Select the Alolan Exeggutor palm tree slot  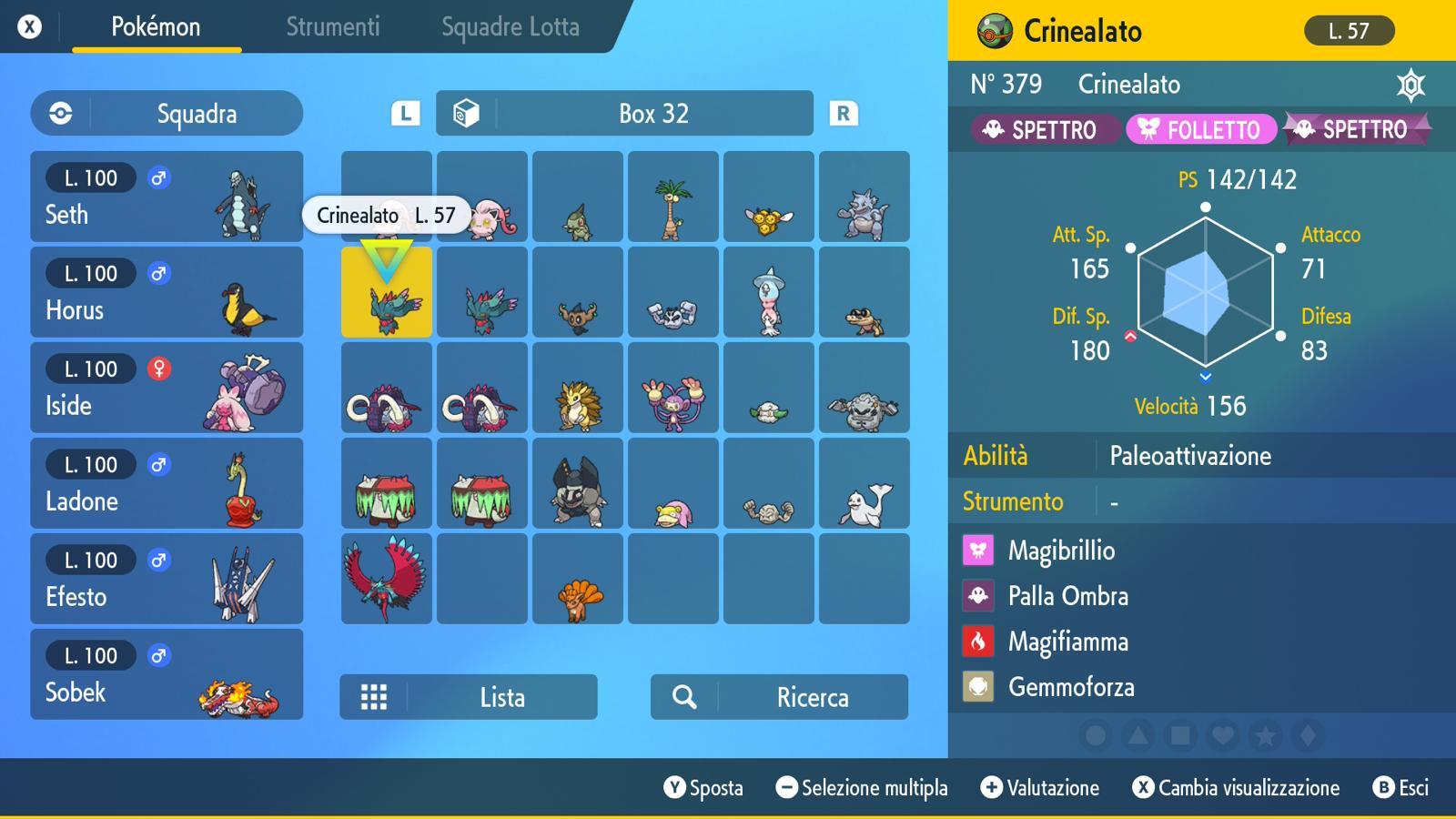click(x=672, y=197)
